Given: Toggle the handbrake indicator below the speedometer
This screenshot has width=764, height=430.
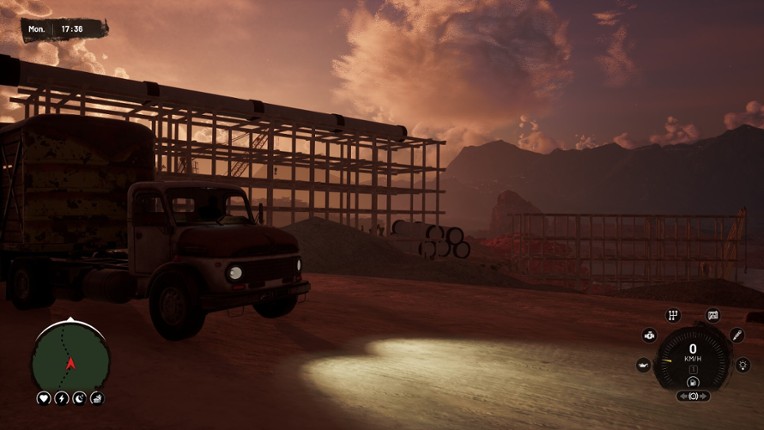Looking at the screenshot, I should [x=692, y=396].
